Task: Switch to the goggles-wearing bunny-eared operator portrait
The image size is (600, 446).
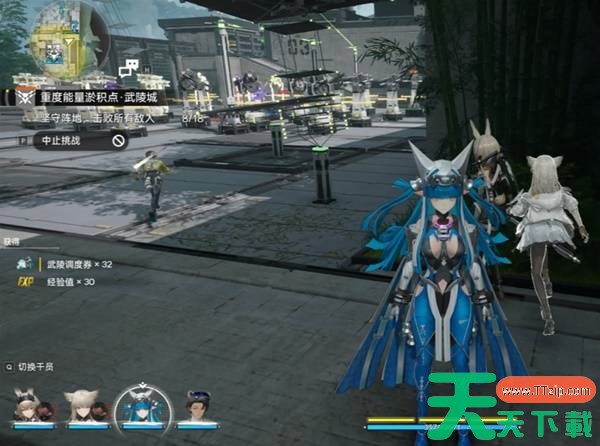Action: click(28, 405)
